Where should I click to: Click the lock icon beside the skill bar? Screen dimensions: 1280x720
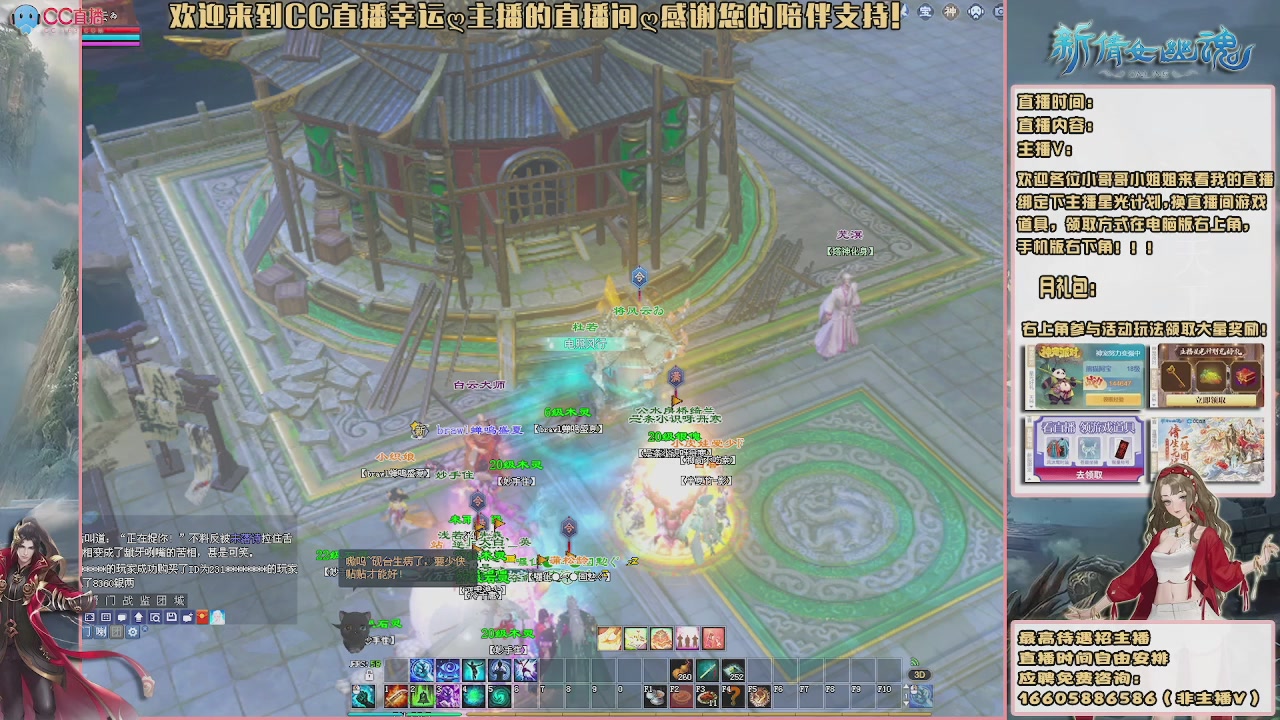tap(369, 675)
